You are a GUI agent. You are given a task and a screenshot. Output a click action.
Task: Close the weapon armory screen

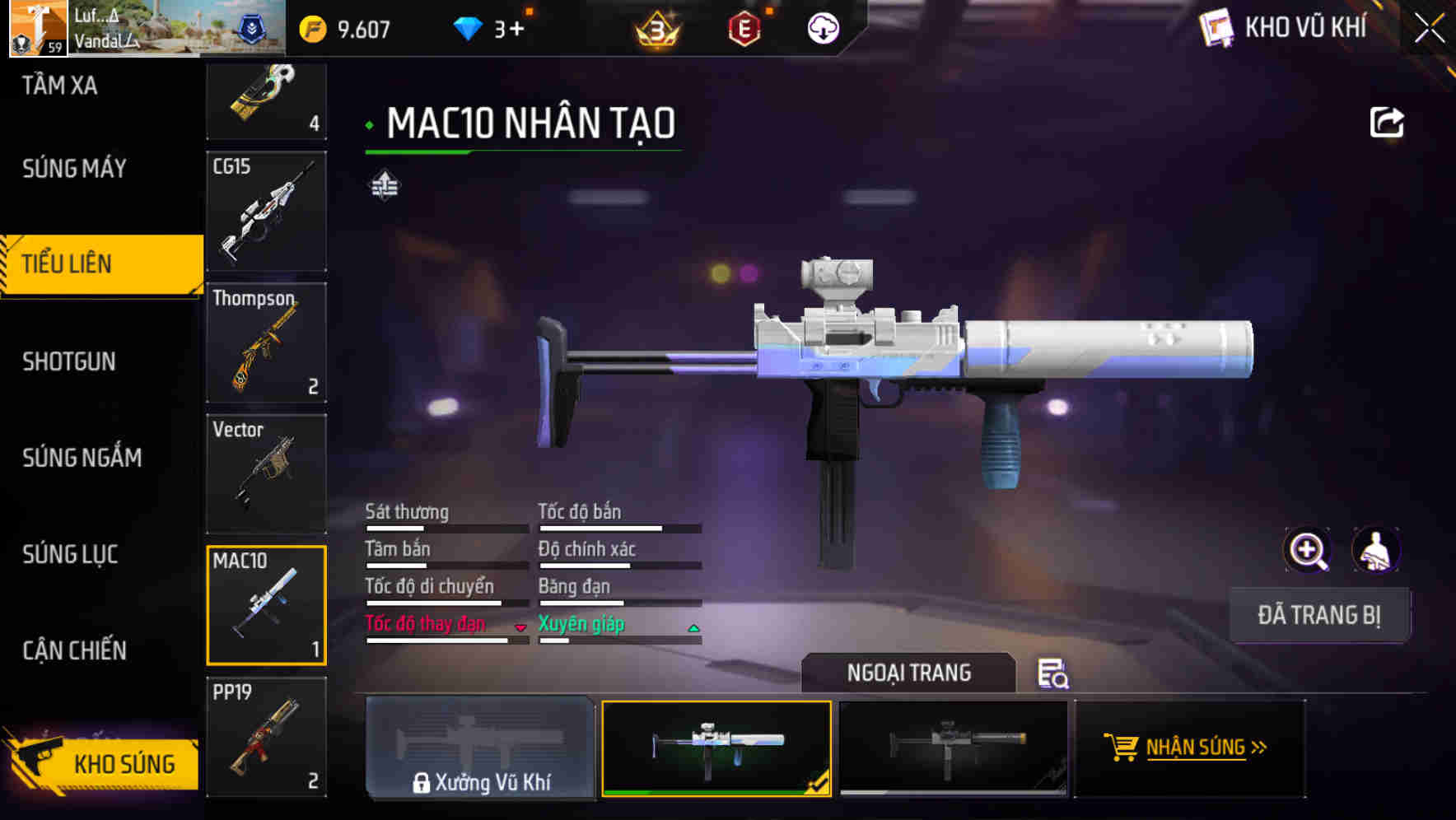[1430, 29]
